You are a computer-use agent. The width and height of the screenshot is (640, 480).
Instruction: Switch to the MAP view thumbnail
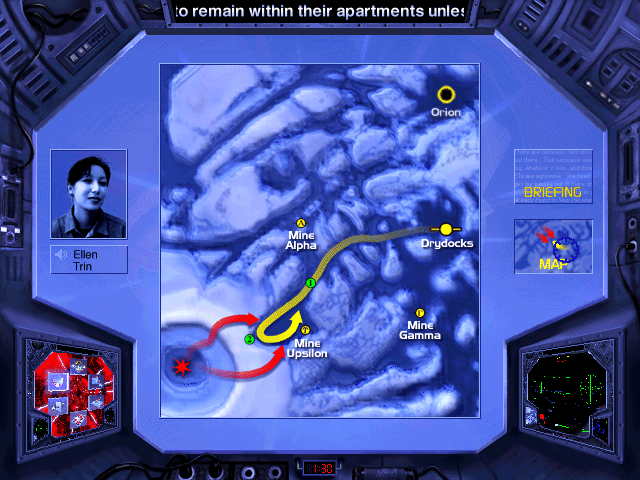pyautogui.click(x=553, y=247)
